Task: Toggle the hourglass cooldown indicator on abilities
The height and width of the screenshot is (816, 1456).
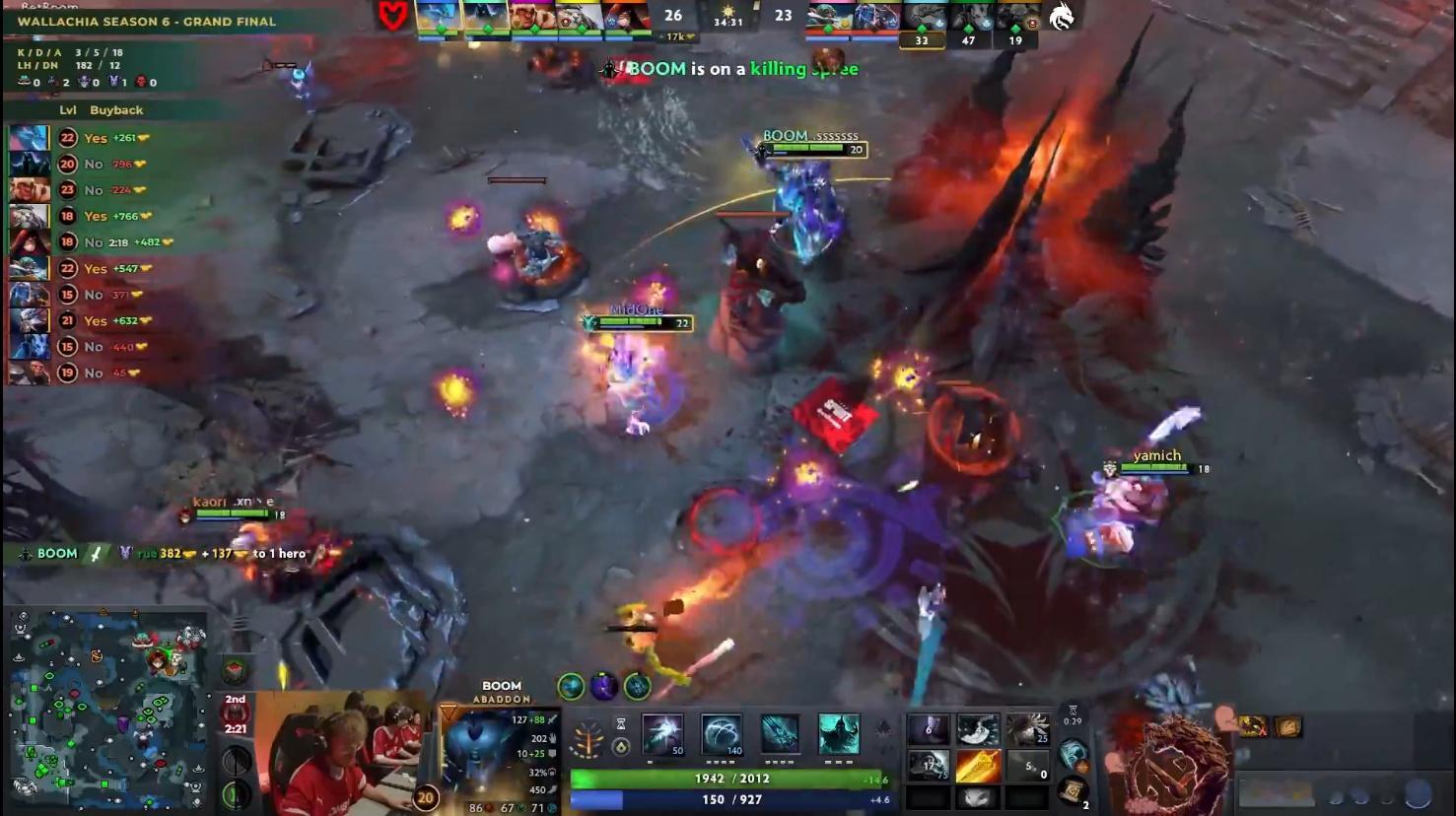Action: [619, 721]
